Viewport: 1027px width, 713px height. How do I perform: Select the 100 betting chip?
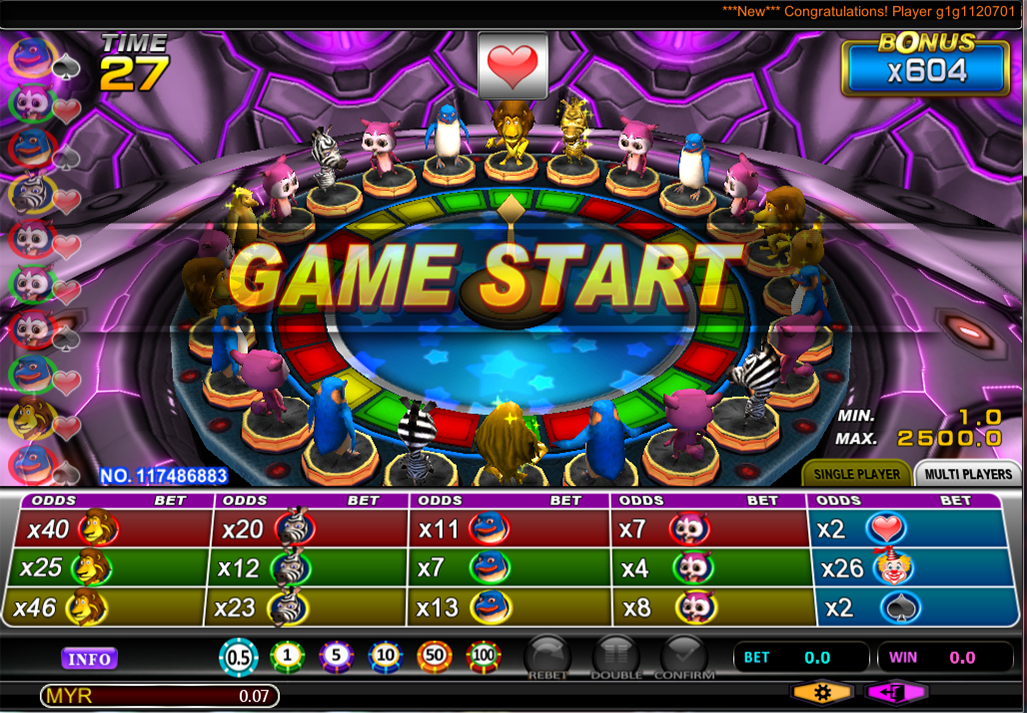pos(484,657)
